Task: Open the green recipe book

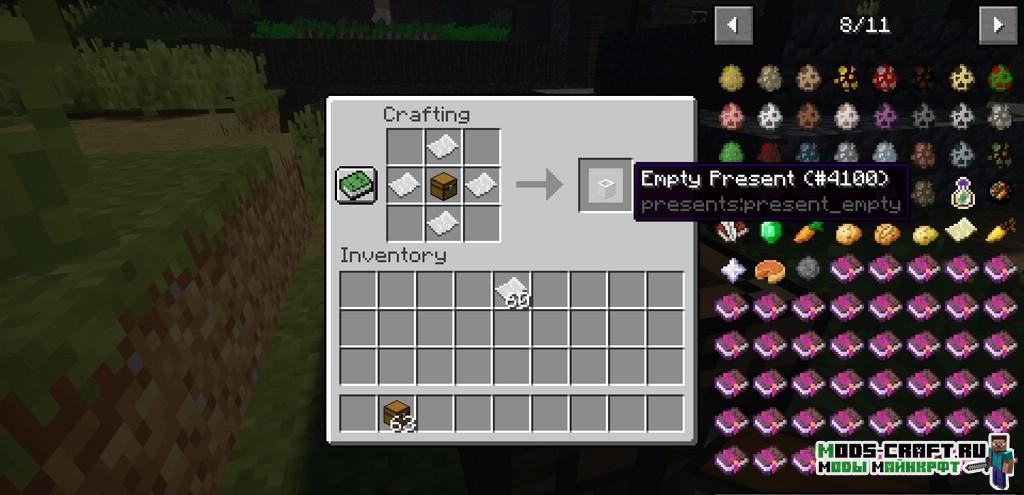Action: pyautogui.click(x=356, y=184)
